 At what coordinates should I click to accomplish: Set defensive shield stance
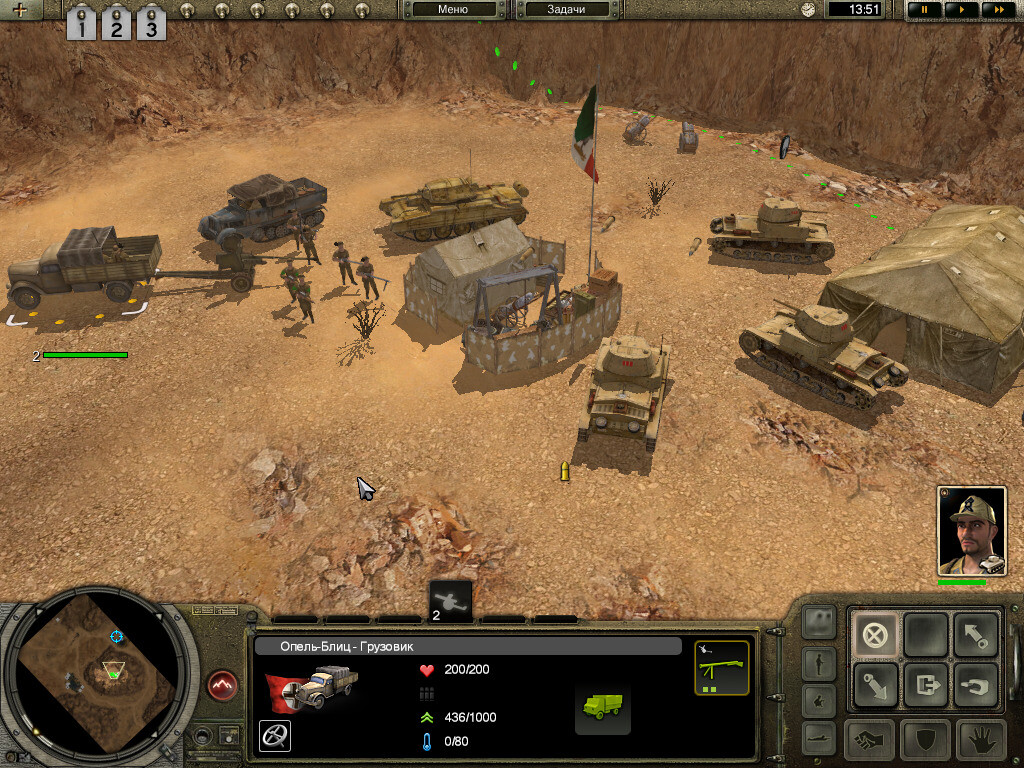925,740
